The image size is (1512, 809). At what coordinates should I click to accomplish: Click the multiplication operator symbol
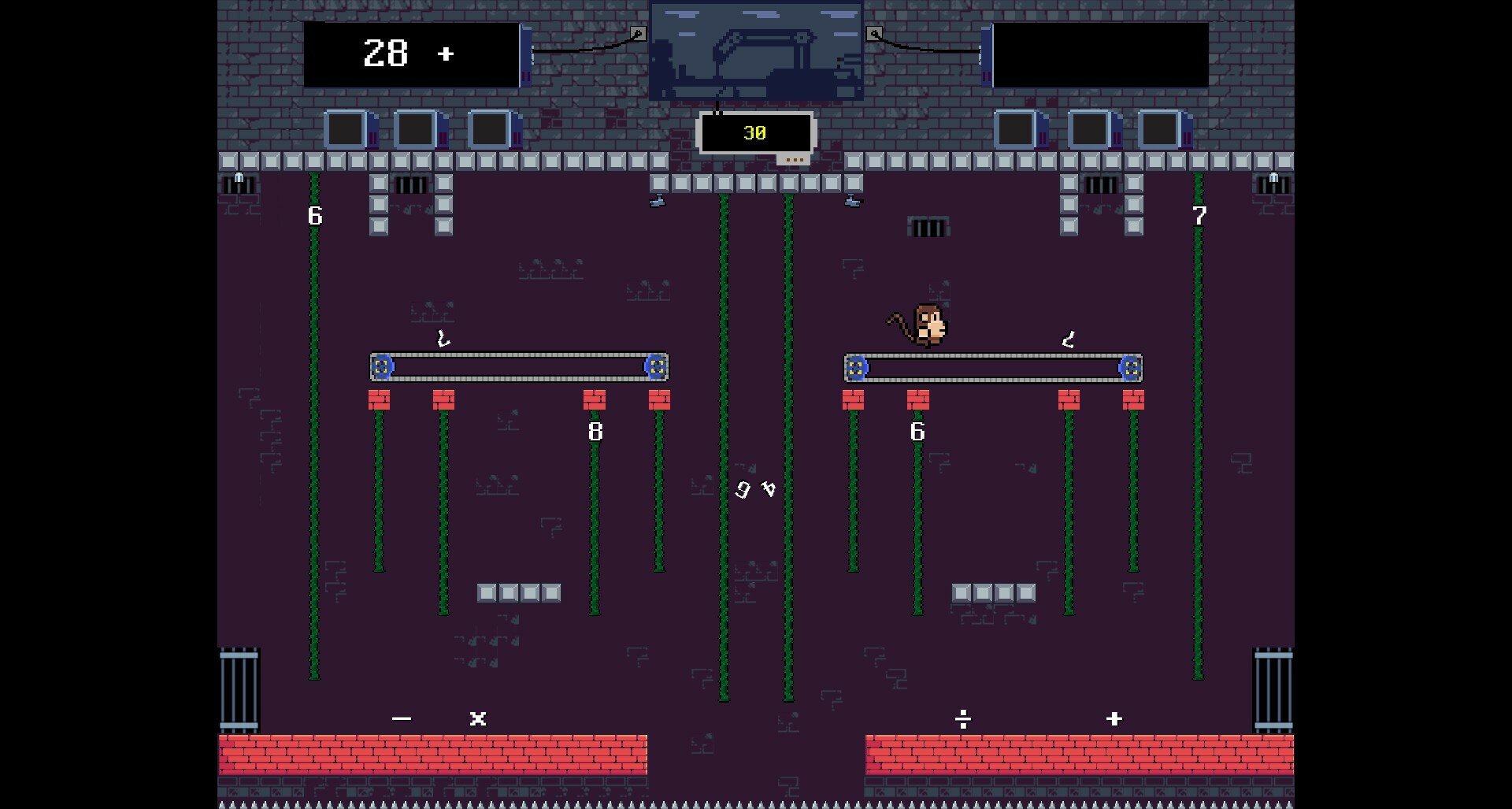coord(477,718)
